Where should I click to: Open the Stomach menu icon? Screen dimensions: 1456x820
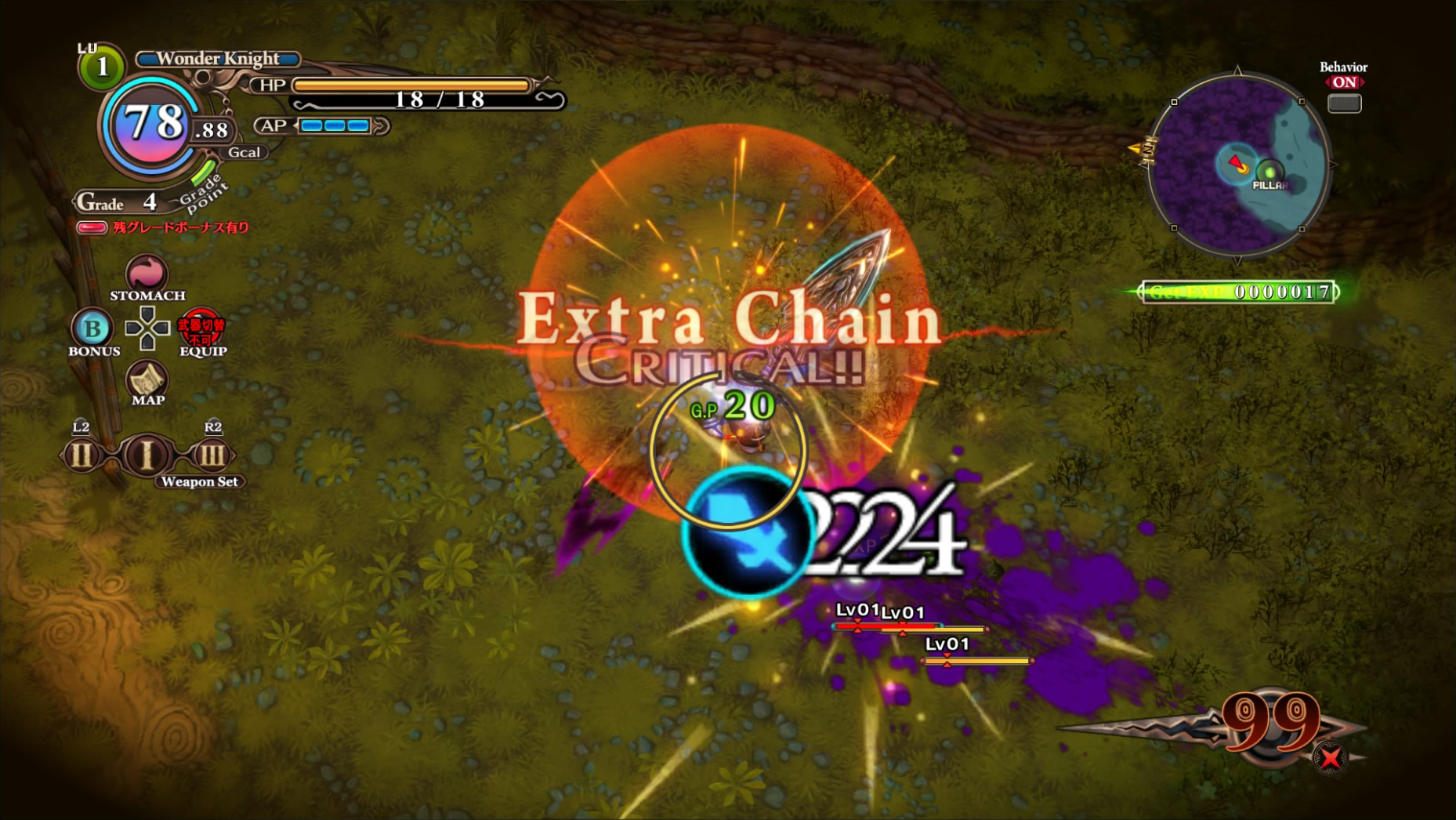[x=147, y=274]
